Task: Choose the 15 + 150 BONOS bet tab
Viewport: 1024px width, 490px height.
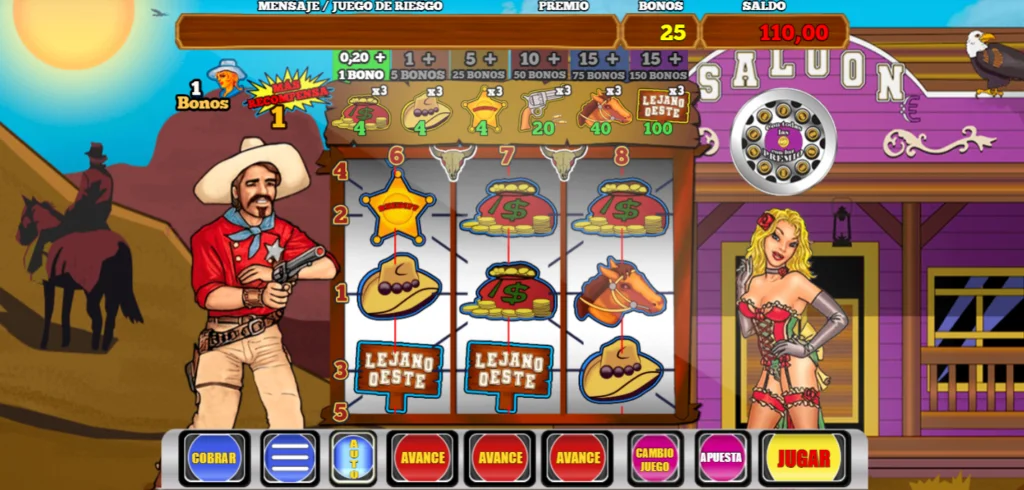Action: click(658, 66)
